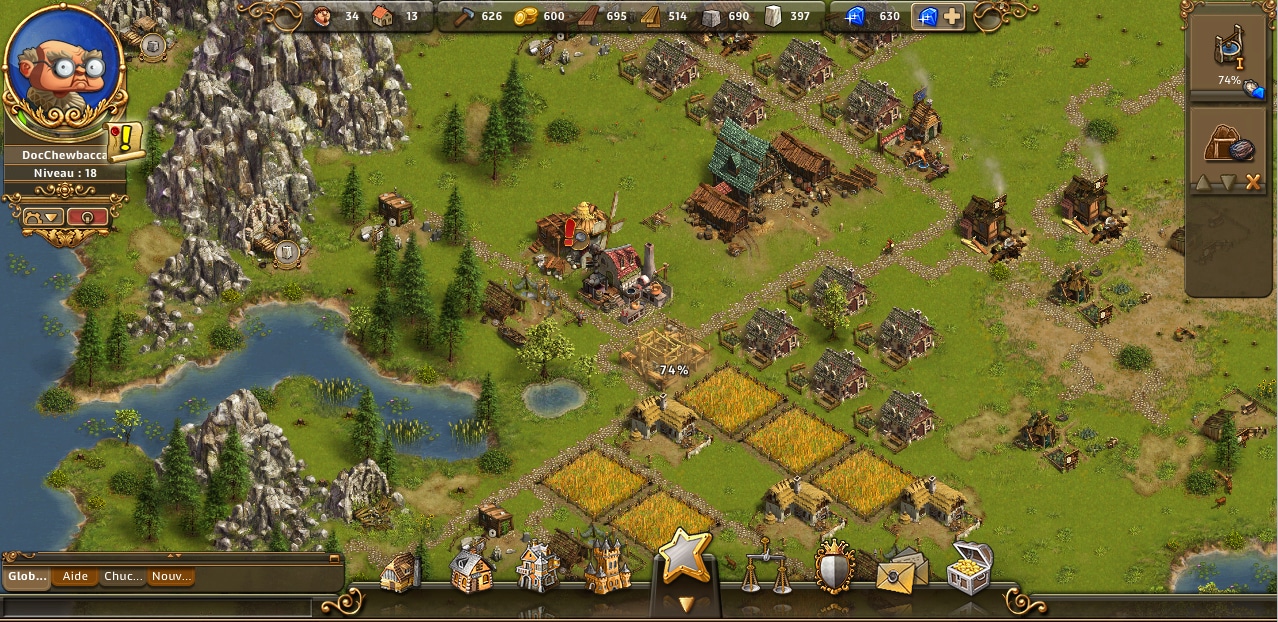The image size is (1278, 622).
Task: Open the small wooden hut building menu
Action: [401, 572]
